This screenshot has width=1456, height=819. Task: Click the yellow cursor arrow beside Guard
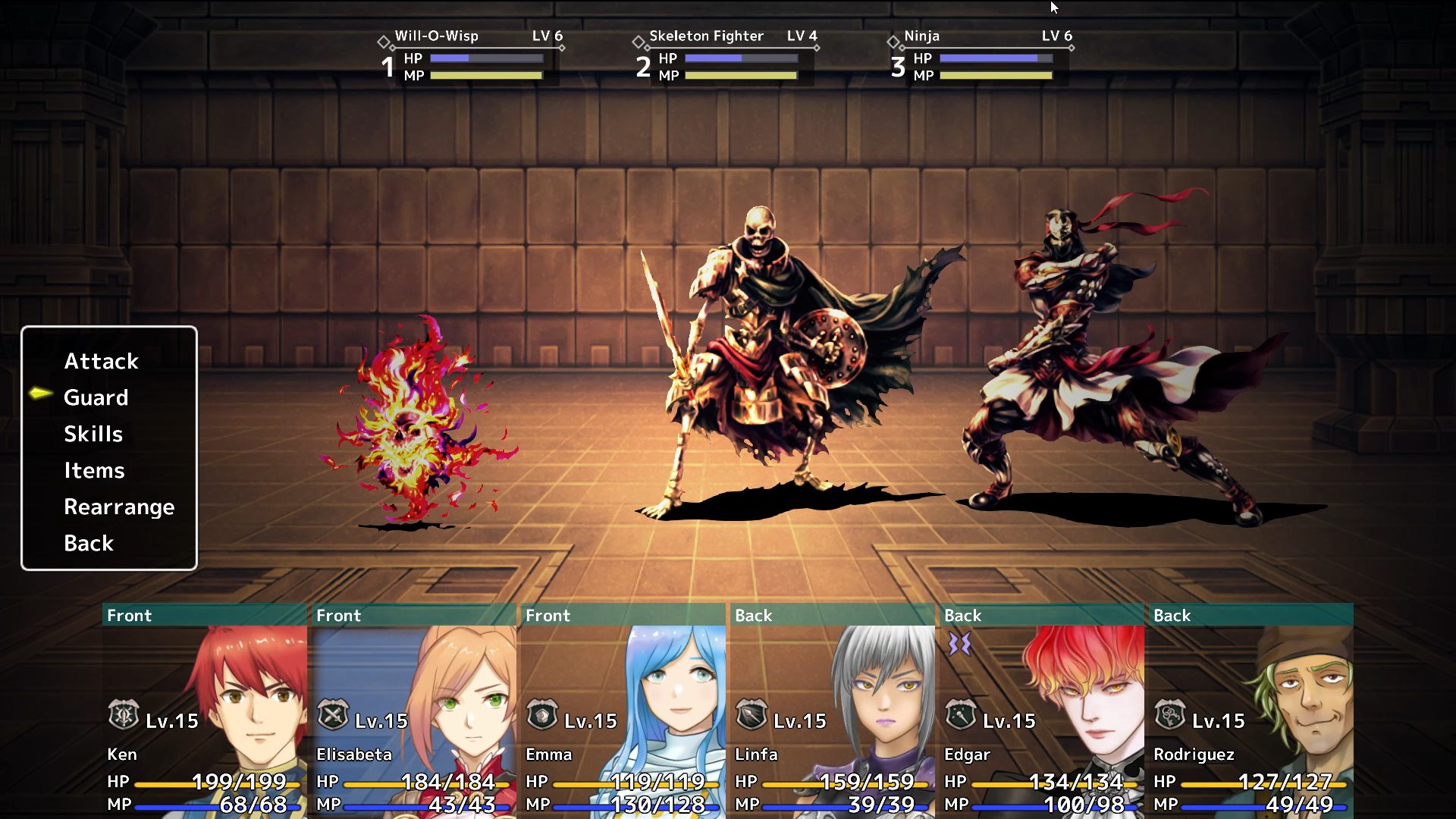(x=41, y=394)
